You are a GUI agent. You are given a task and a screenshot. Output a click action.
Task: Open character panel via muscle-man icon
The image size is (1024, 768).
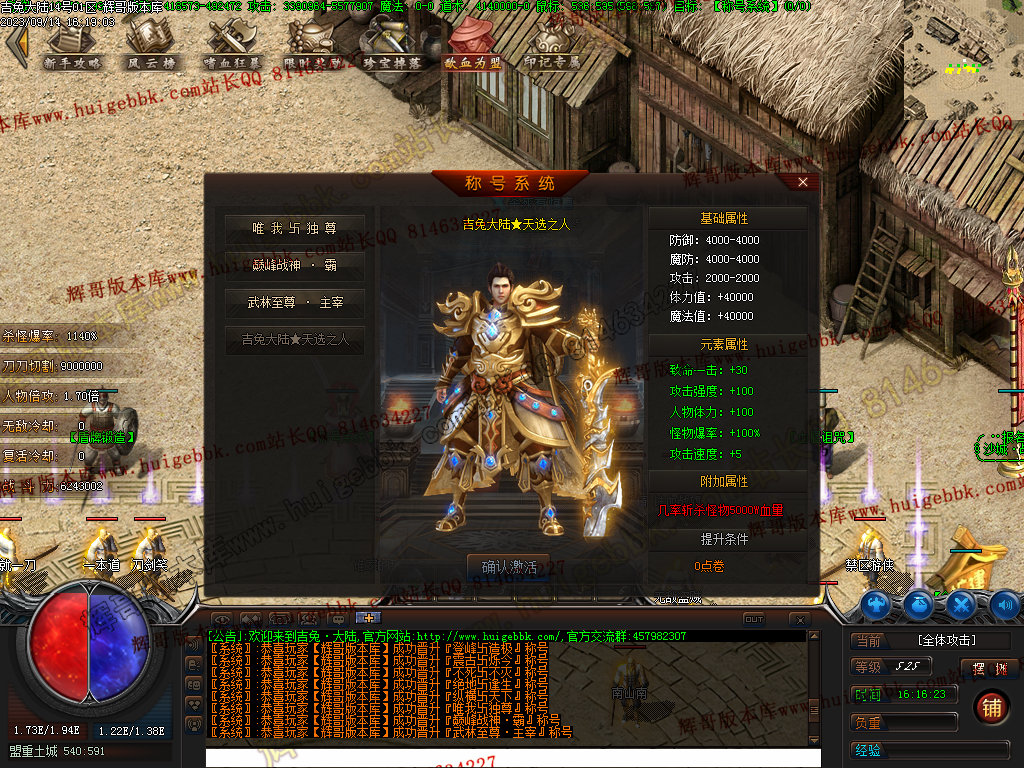click(876, 604)
